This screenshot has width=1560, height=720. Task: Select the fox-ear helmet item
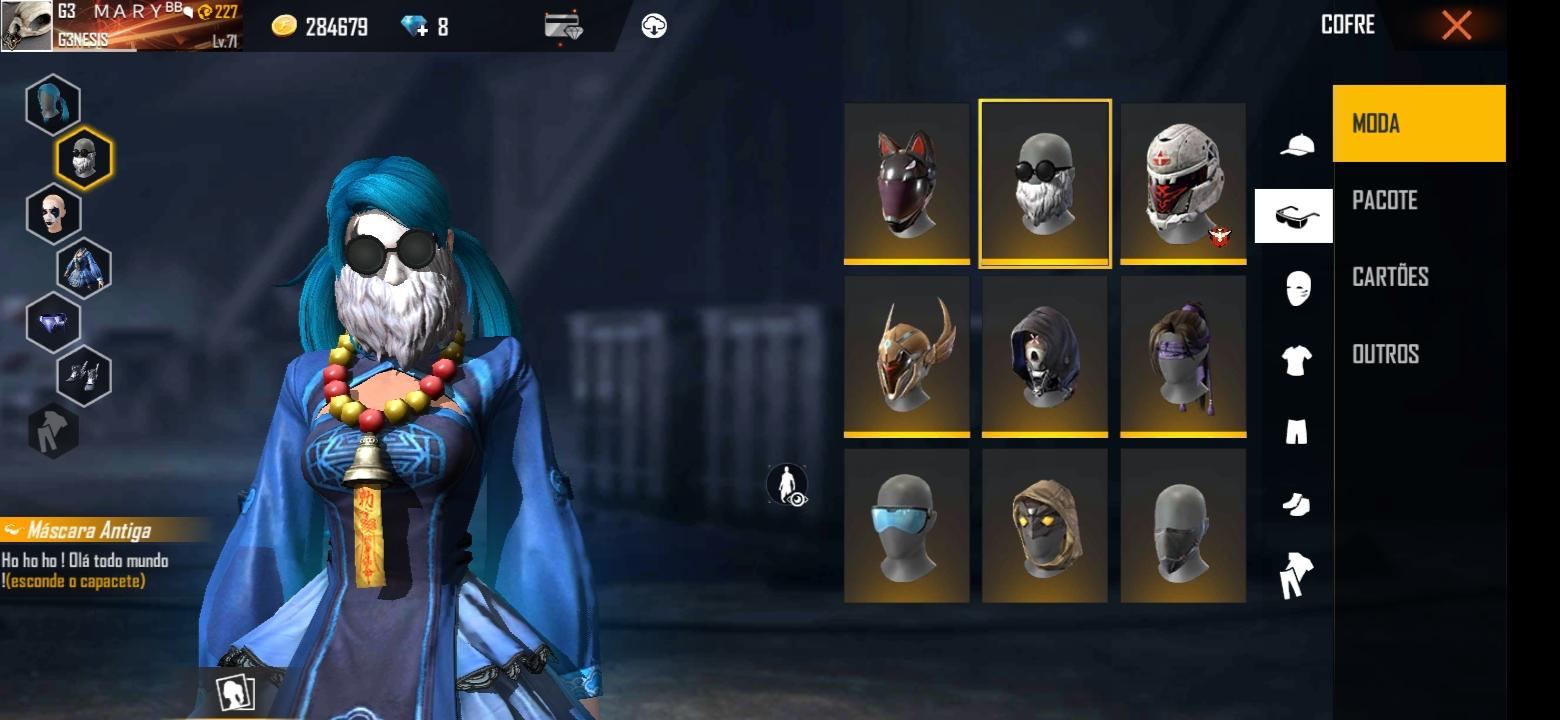(906, 183)
